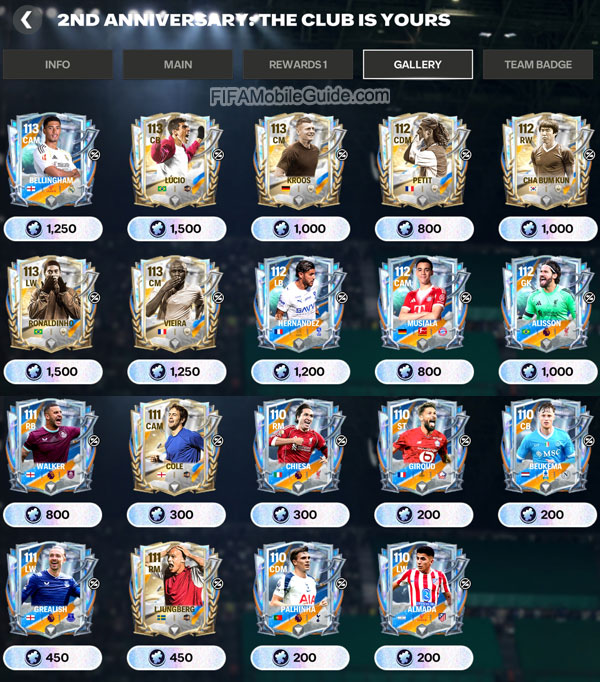
Task: Select the Giroud player card
Action: pos(425,446)
